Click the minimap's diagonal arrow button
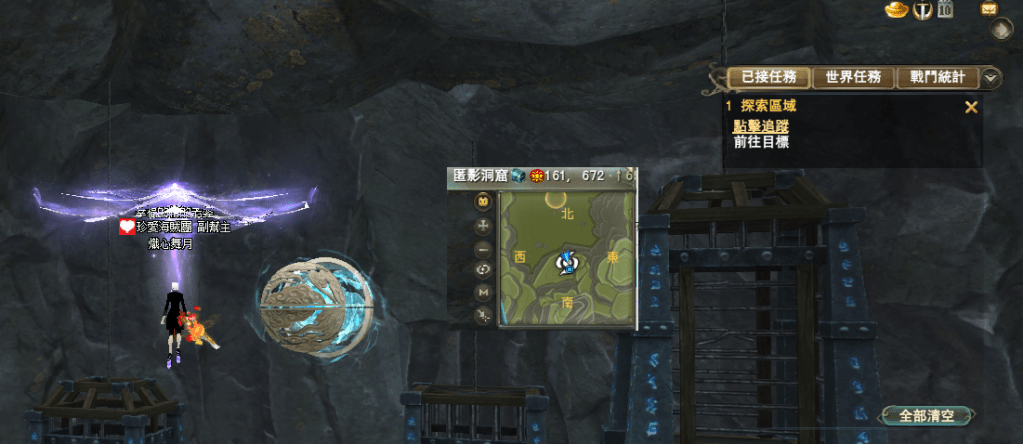This screenshot has height=444, width=1023. [x=483, y=315]
